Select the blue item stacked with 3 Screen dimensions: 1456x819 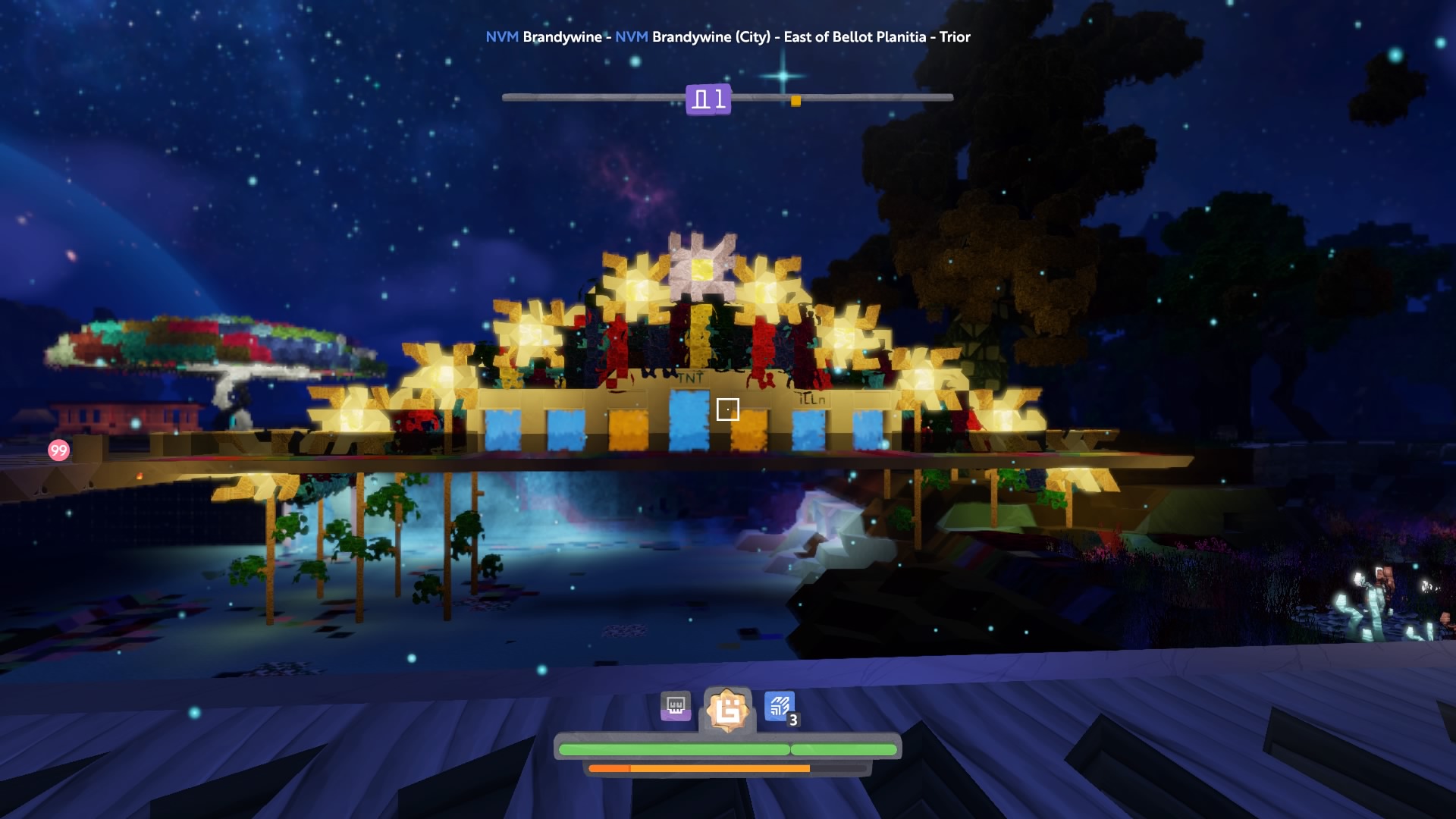click(780, 708)
